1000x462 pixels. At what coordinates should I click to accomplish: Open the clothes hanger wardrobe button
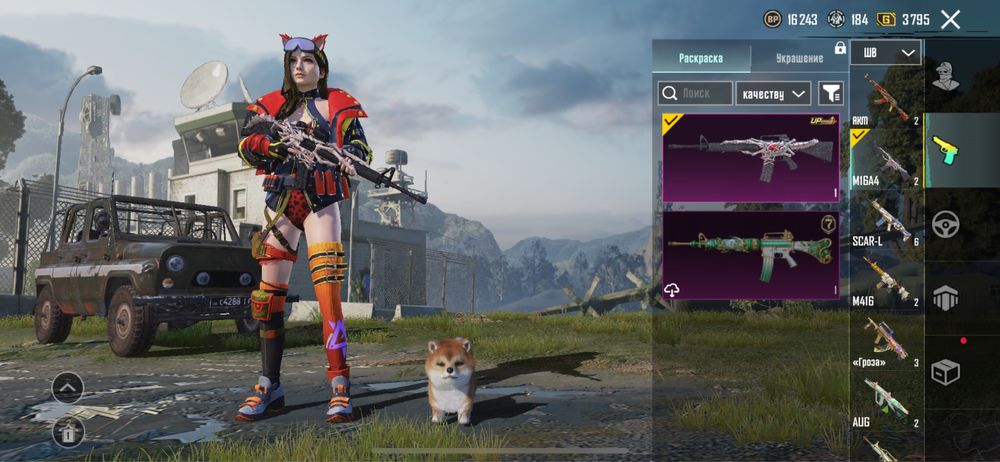point(67,432)
